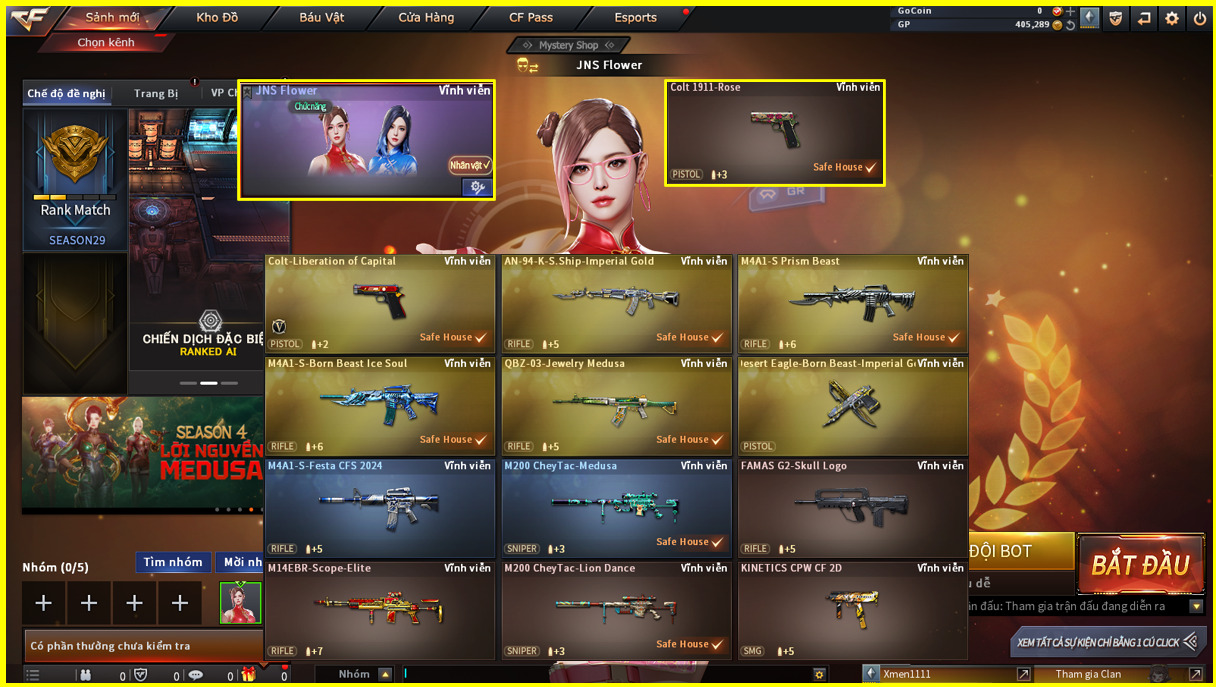Pick the M200 CheyTac-Medusa sniper
This screenshot has width=1216, height=687.
pos(616,507)
